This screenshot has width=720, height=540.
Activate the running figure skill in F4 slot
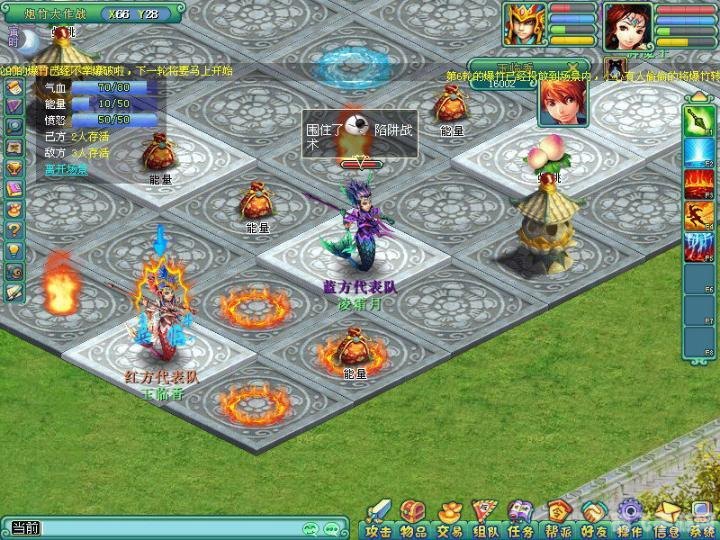[x=697, y=215]
